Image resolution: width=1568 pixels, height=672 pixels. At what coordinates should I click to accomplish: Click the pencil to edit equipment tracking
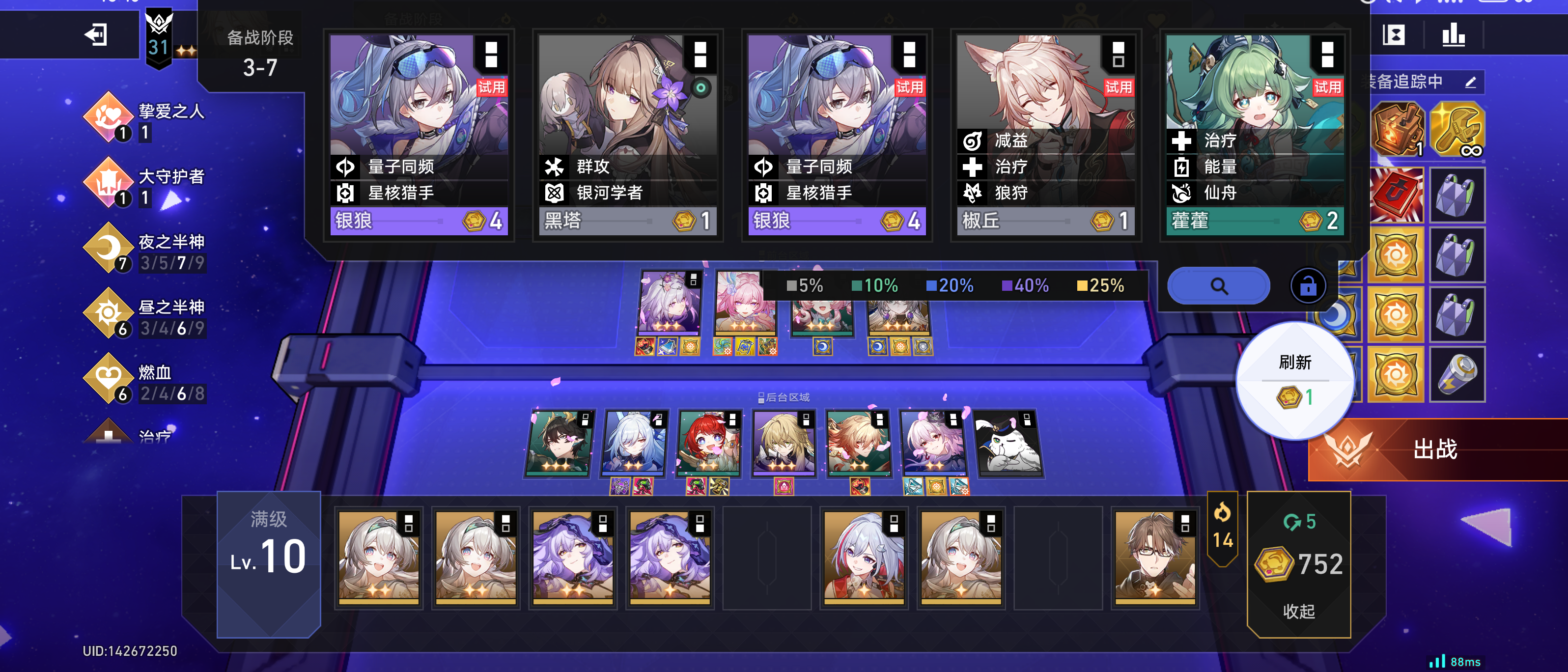click(1472, 81)
